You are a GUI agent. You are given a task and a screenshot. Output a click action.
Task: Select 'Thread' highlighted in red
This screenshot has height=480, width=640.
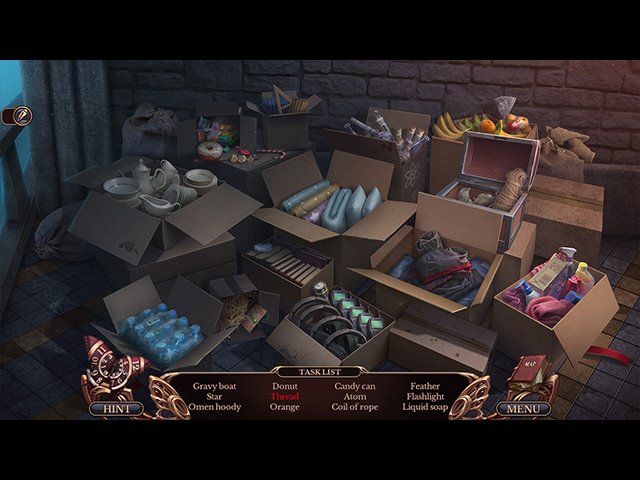pos(285,396)
